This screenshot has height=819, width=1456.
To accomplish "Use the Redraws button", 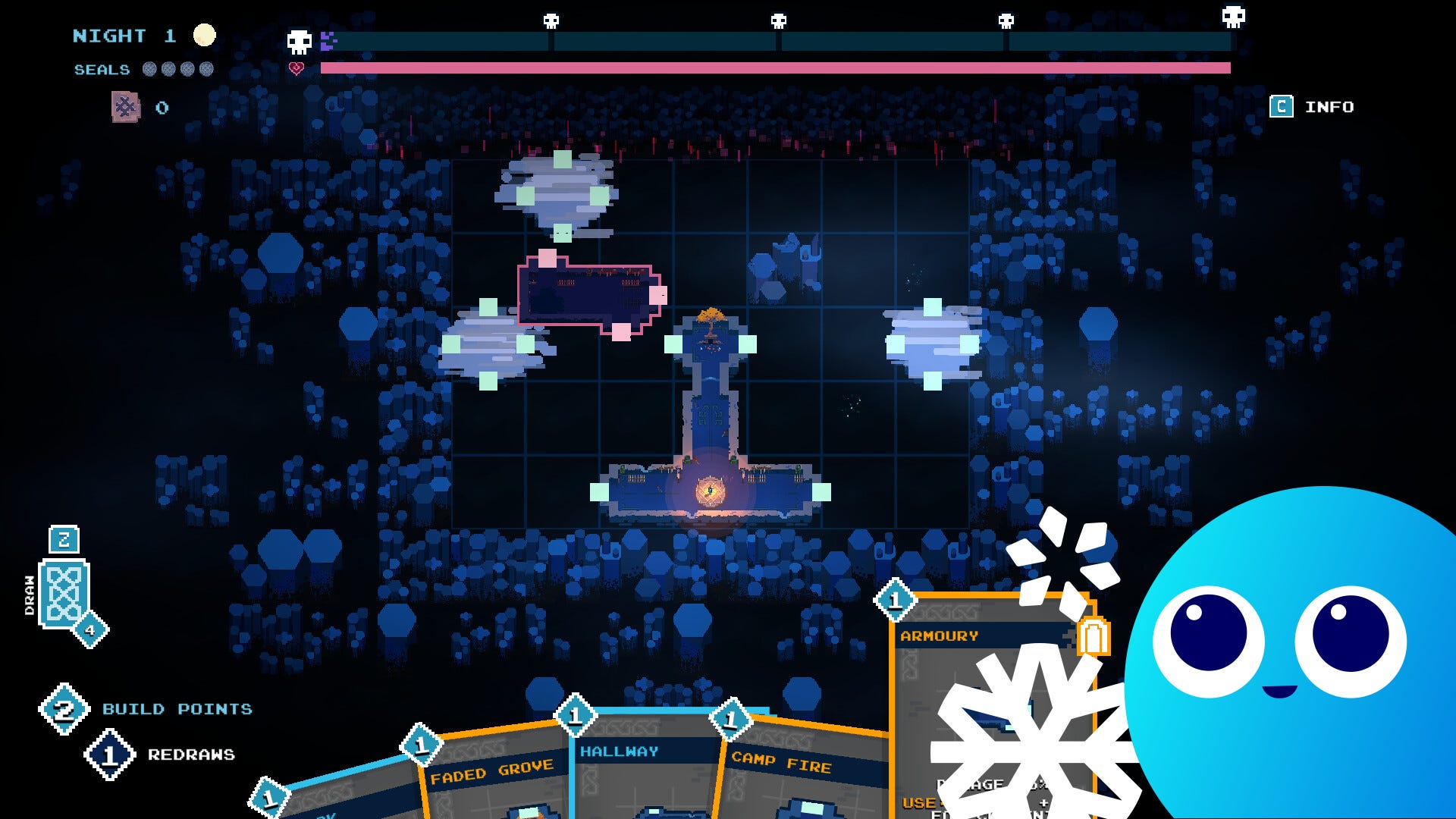I will [x=111, y=755].
